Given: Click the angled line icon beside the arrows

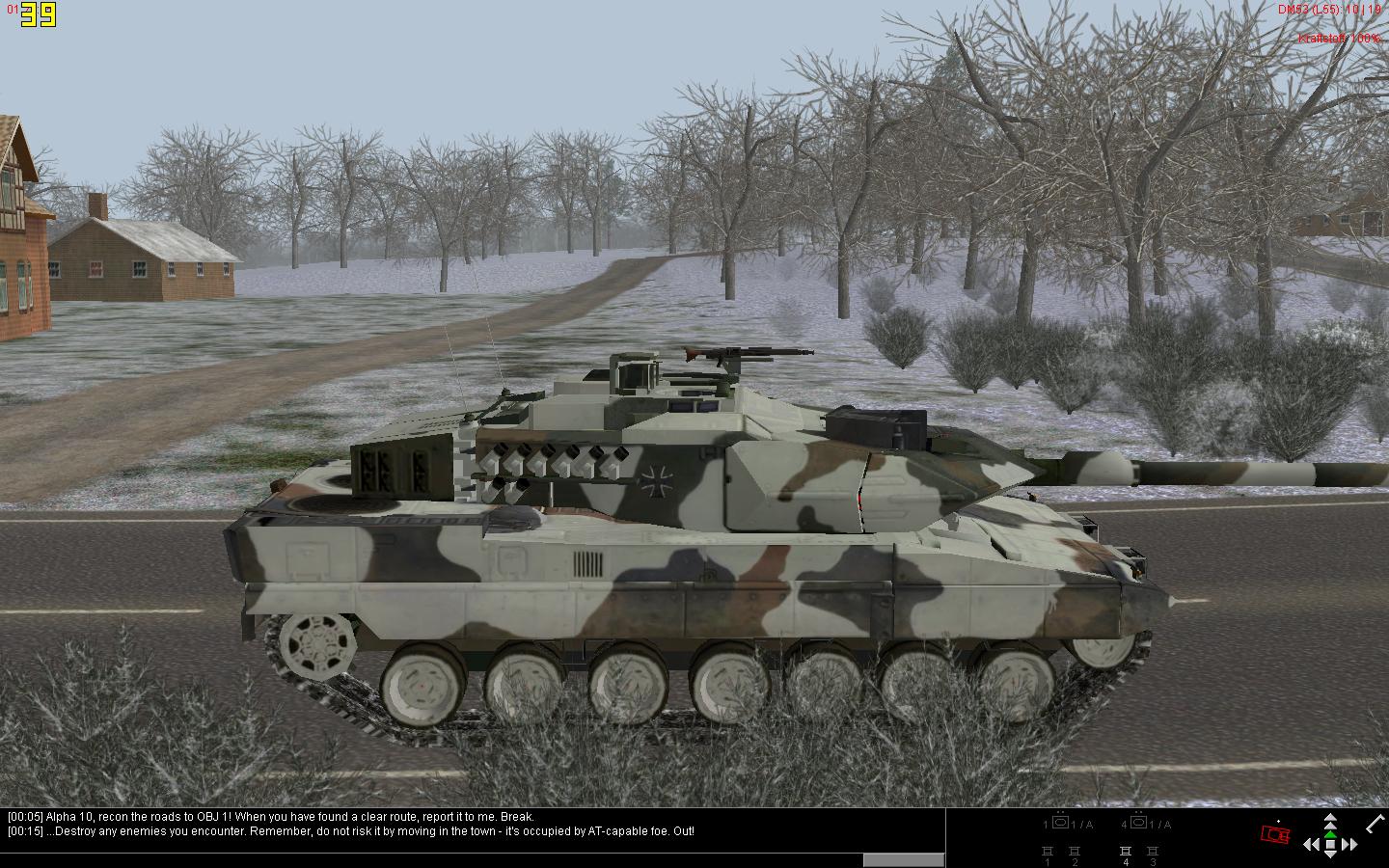Looking at the screenshot, I should [x=1375, y=823].
